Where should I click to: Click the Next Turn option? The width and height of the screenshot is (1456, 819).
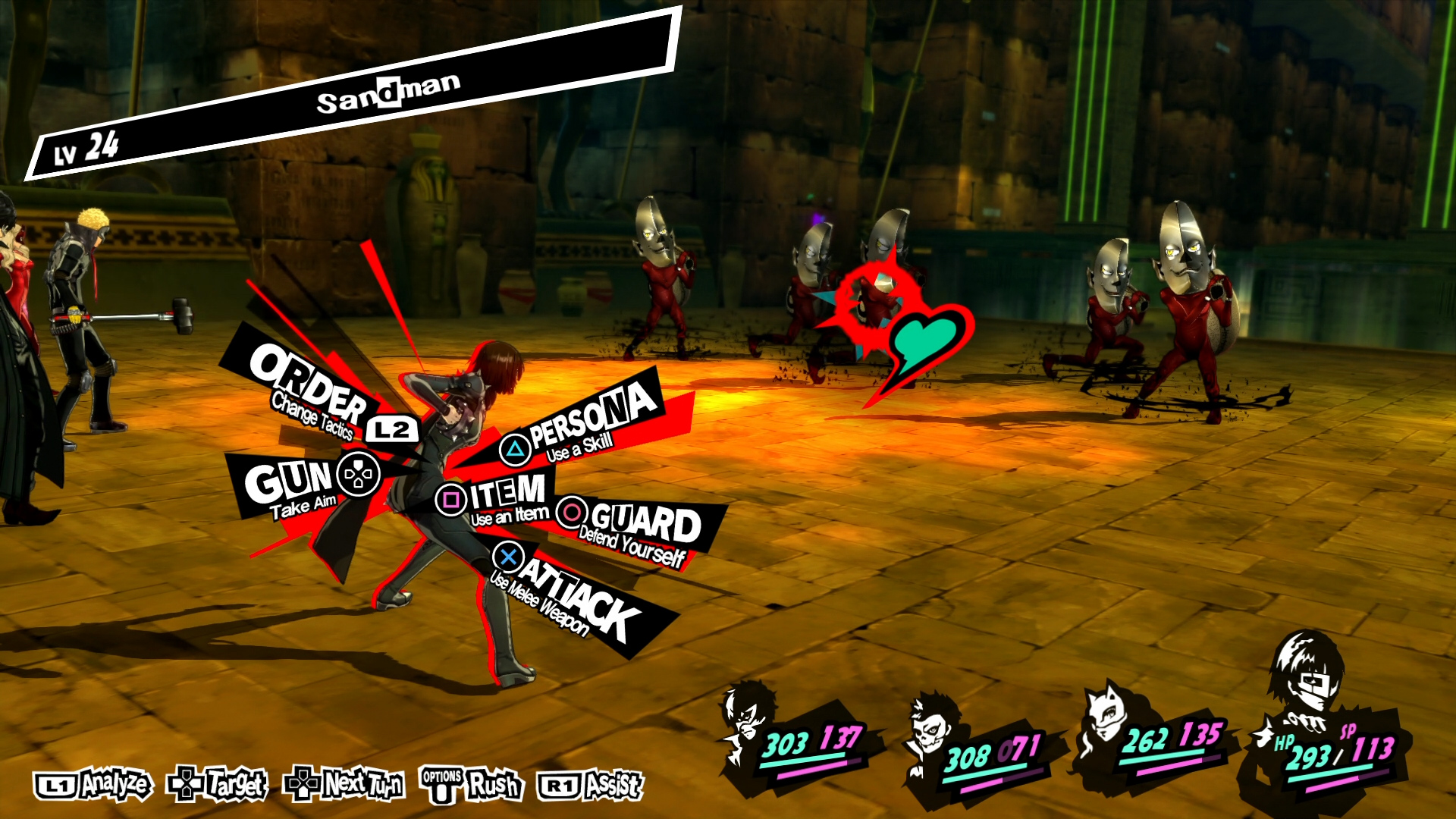click(x=344, y=784)
